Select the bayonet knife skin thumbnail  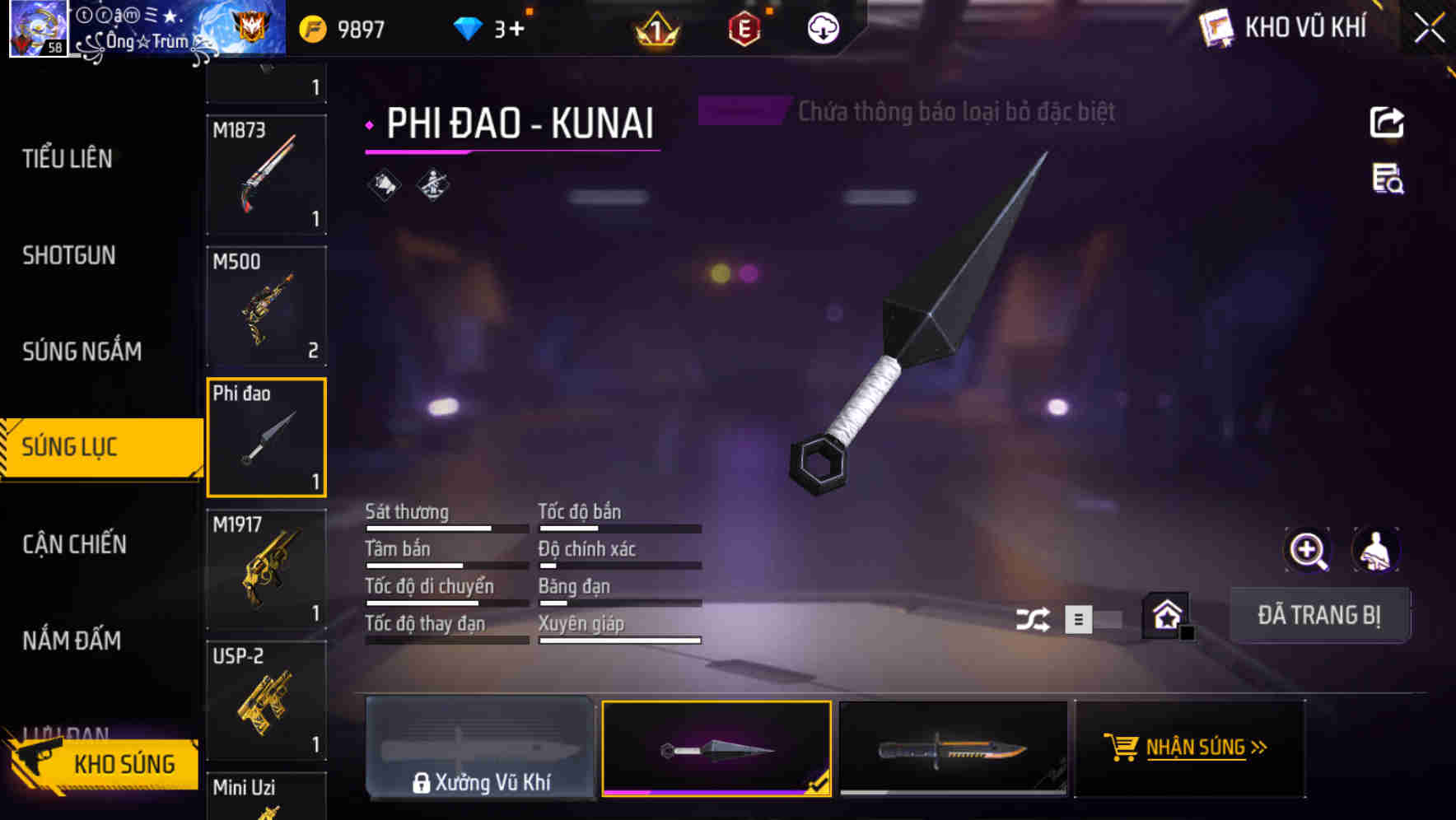click(x=953, y=748)
